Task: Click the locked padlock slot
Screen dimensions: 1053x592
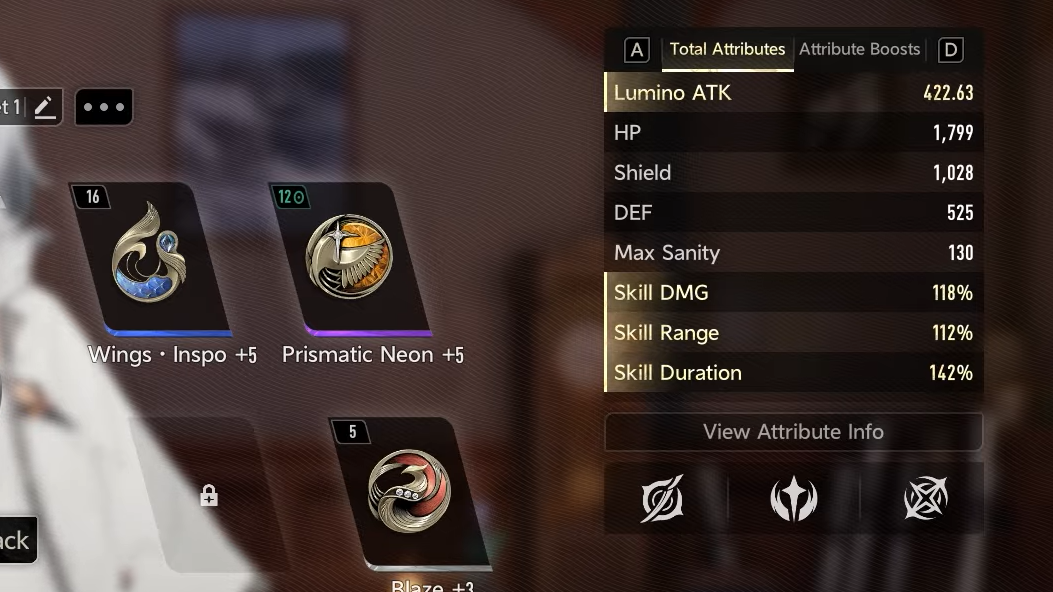Action: (208, 495)
